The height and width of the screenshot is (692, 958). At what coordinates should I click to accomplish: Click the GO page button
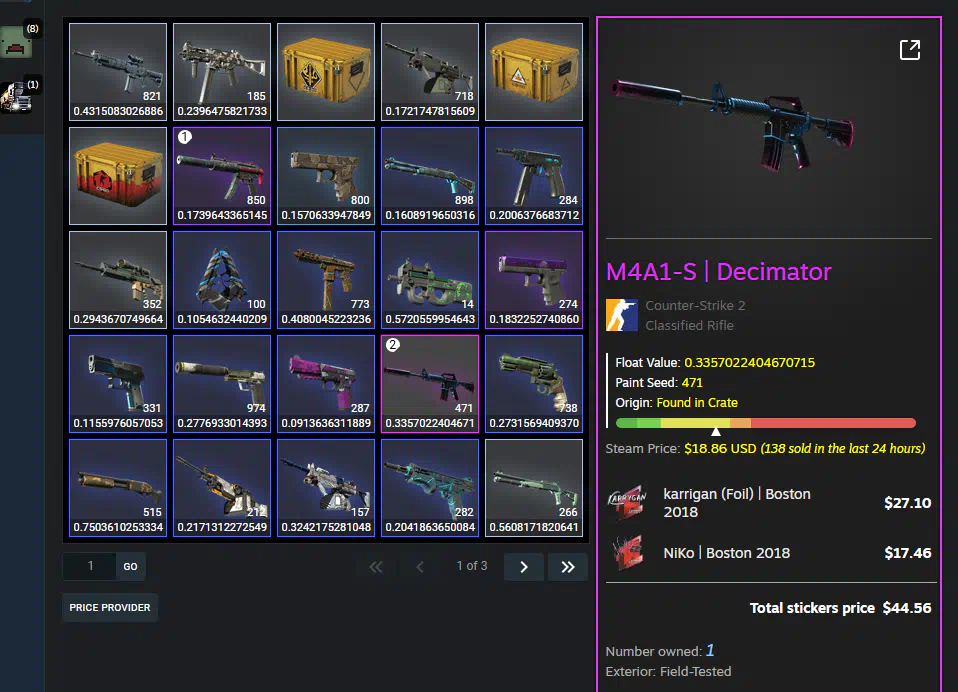point(131,566)
